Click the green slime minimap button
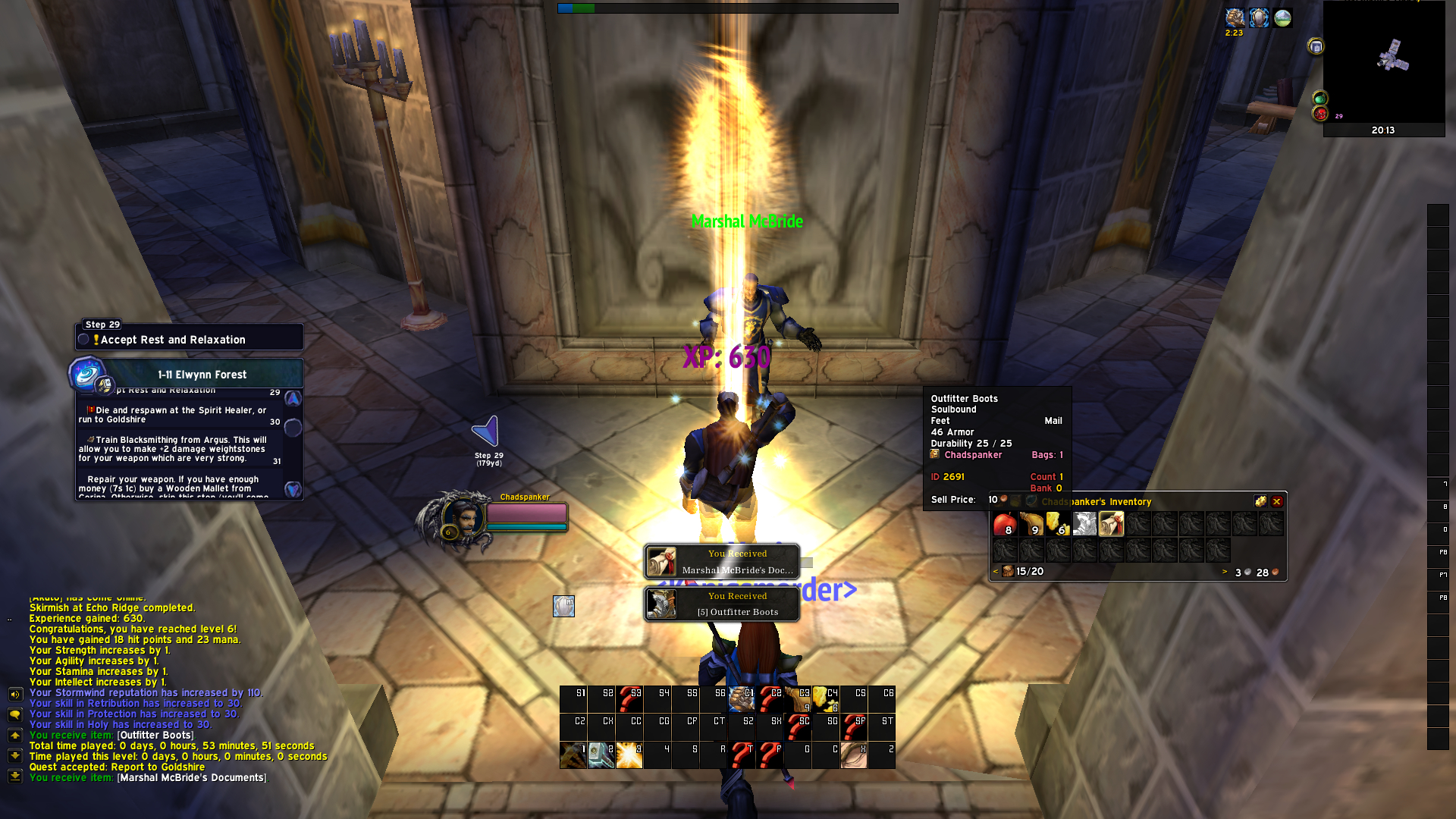 (x=1320, y=99)
